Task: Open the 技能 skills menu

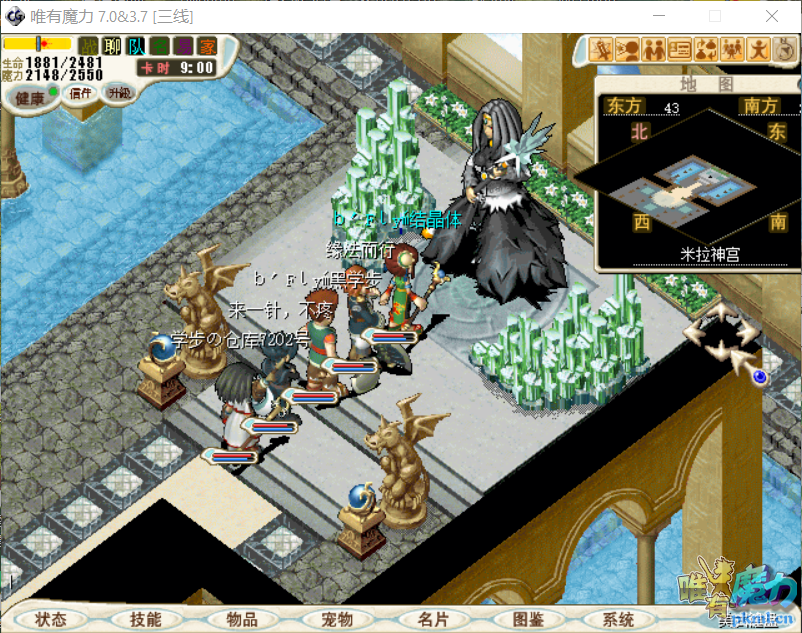Action: 145,619
